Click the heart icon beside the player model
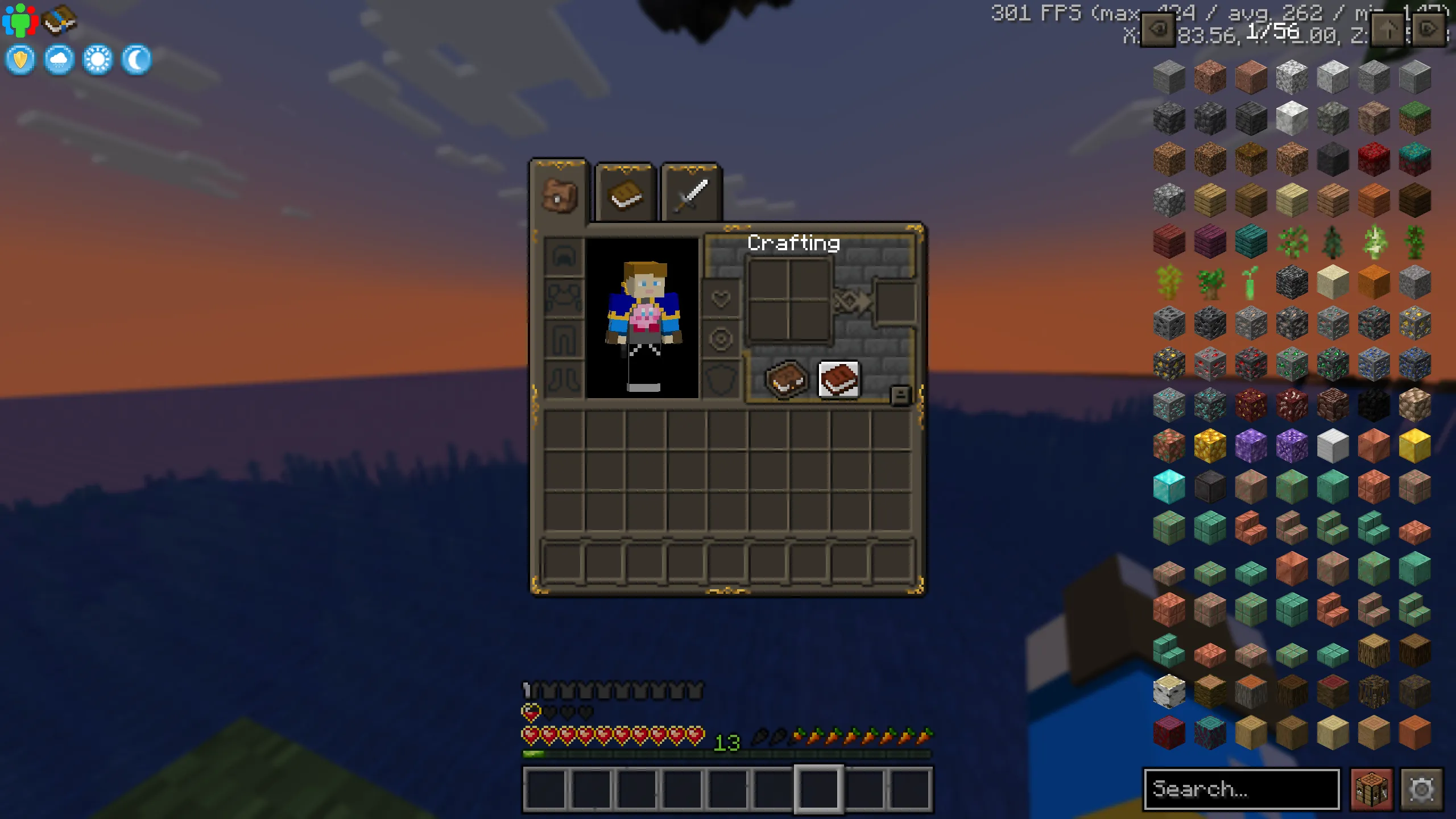The height and width of the screenshot is (819, 1456). 721,297
